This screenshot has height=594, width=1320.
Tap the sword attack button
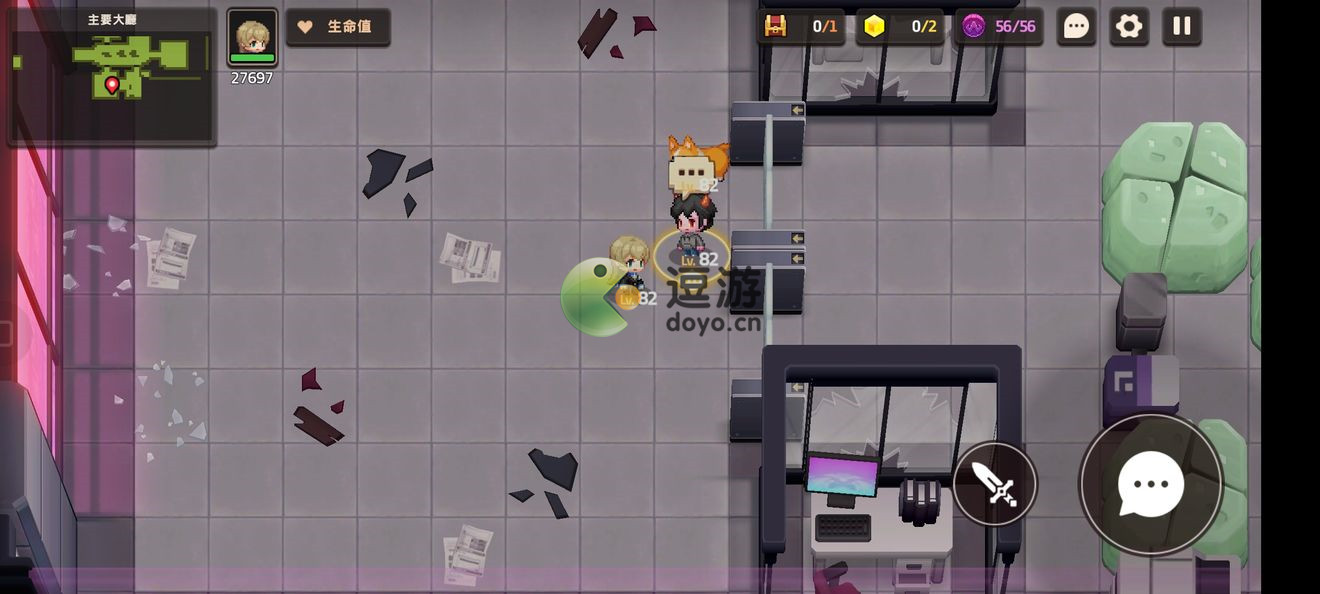994,485
